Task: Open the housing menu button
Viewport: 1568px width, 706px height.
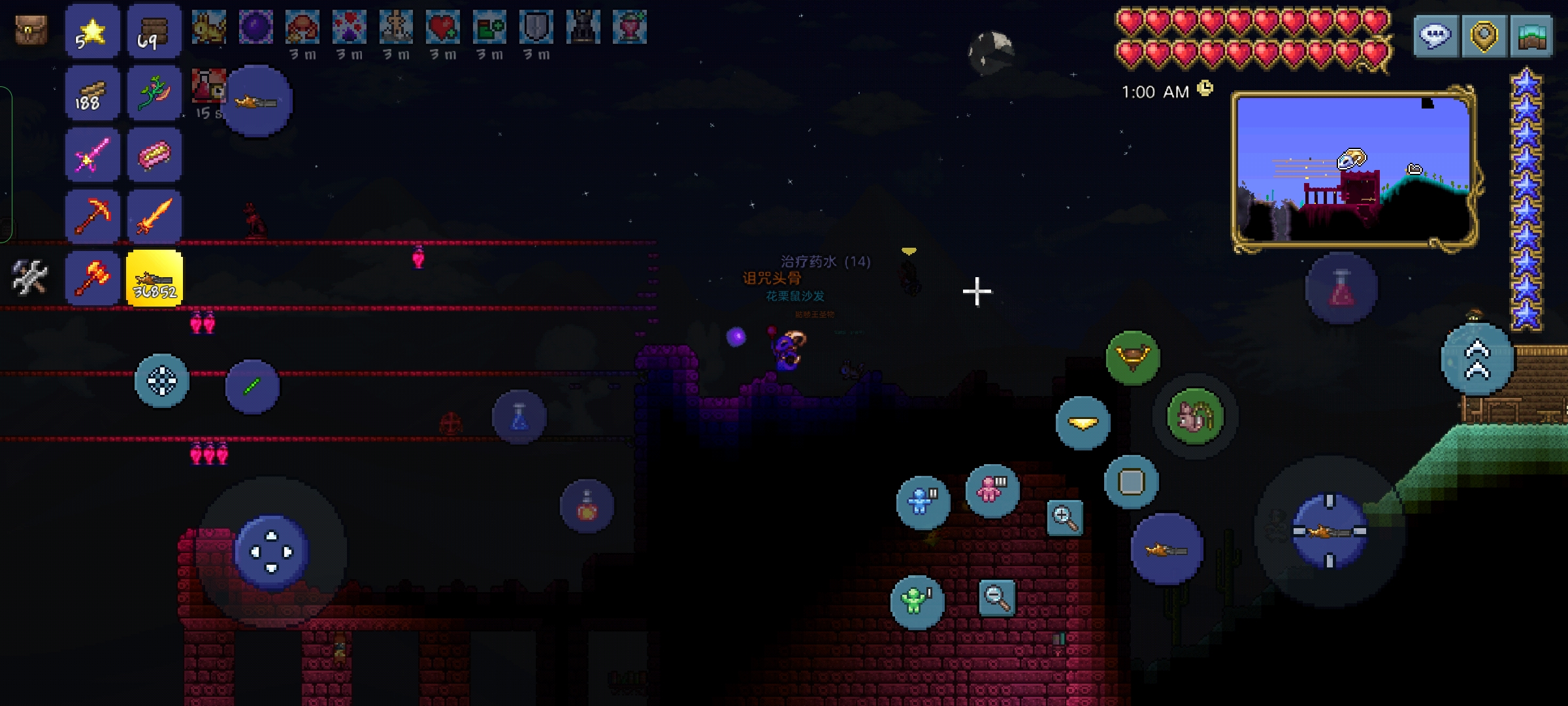Action: (1531, 35)
